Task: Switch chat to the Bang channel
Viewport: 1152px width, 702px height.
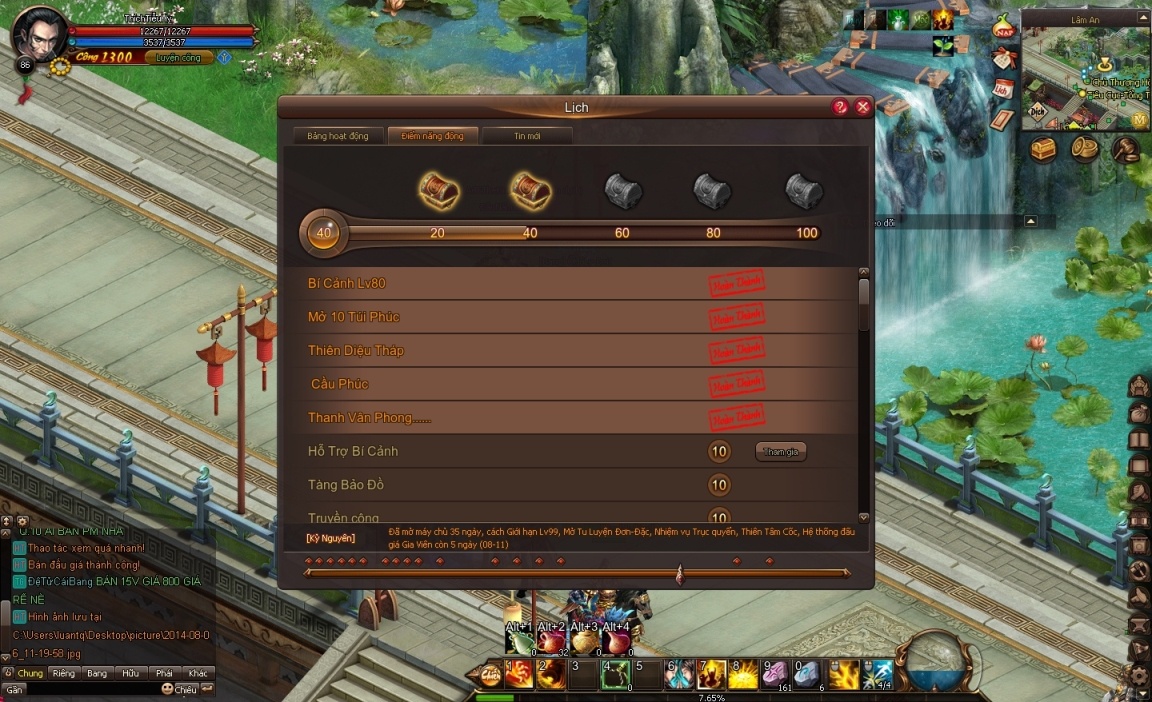Action: pos(97,674)
